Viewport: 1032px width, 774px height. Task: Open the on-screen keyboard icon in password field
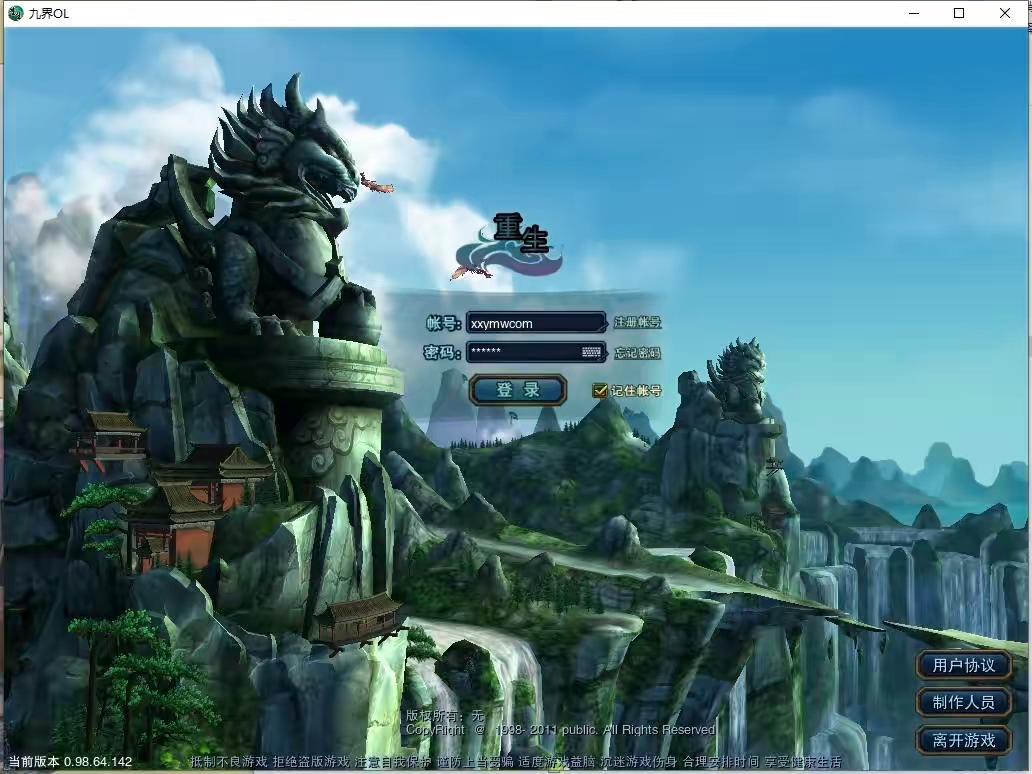[592, 352]
